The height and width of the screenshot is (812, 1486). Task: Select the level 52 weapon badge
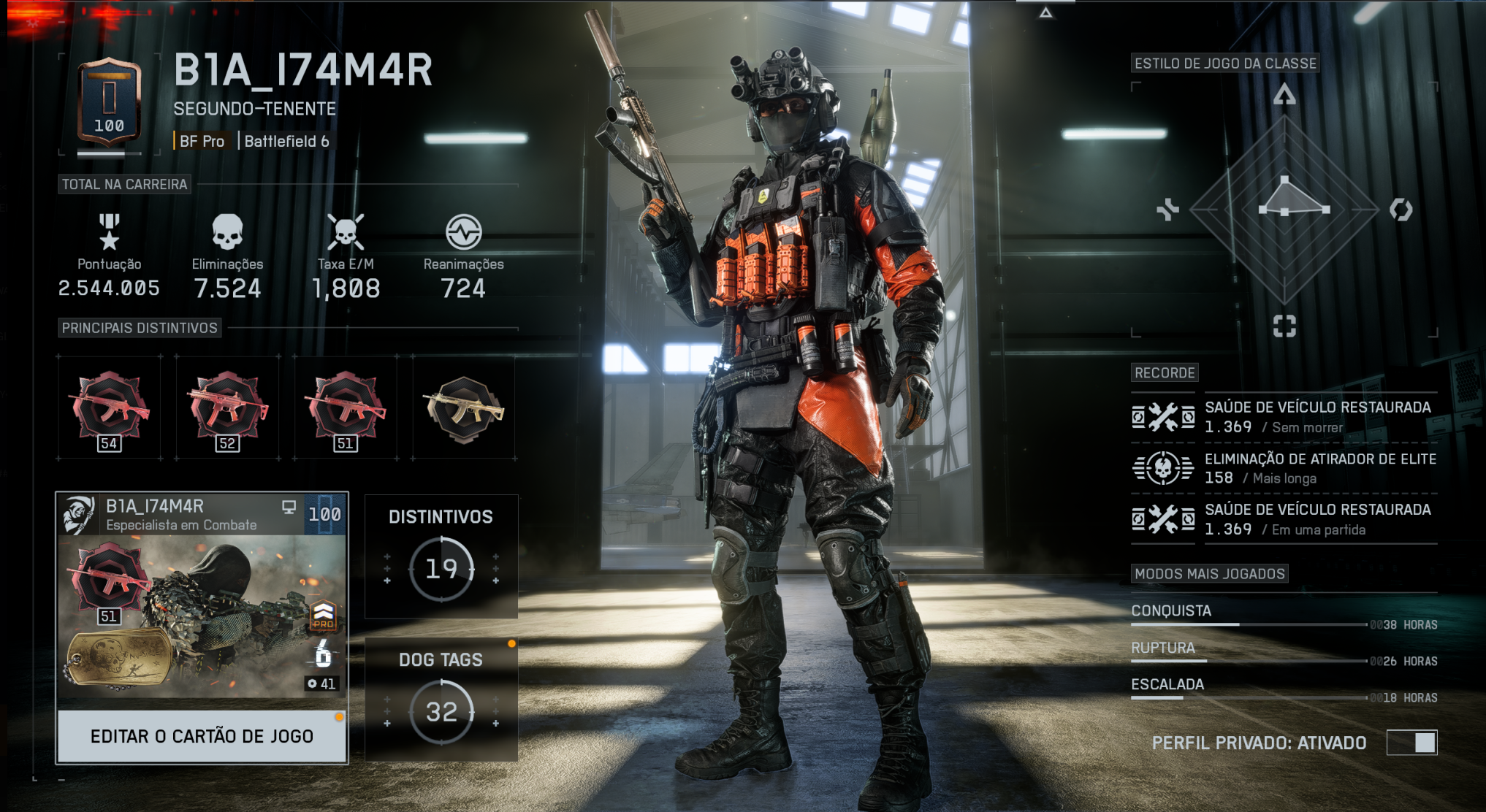pyautogui.click(x=228, y=408)
